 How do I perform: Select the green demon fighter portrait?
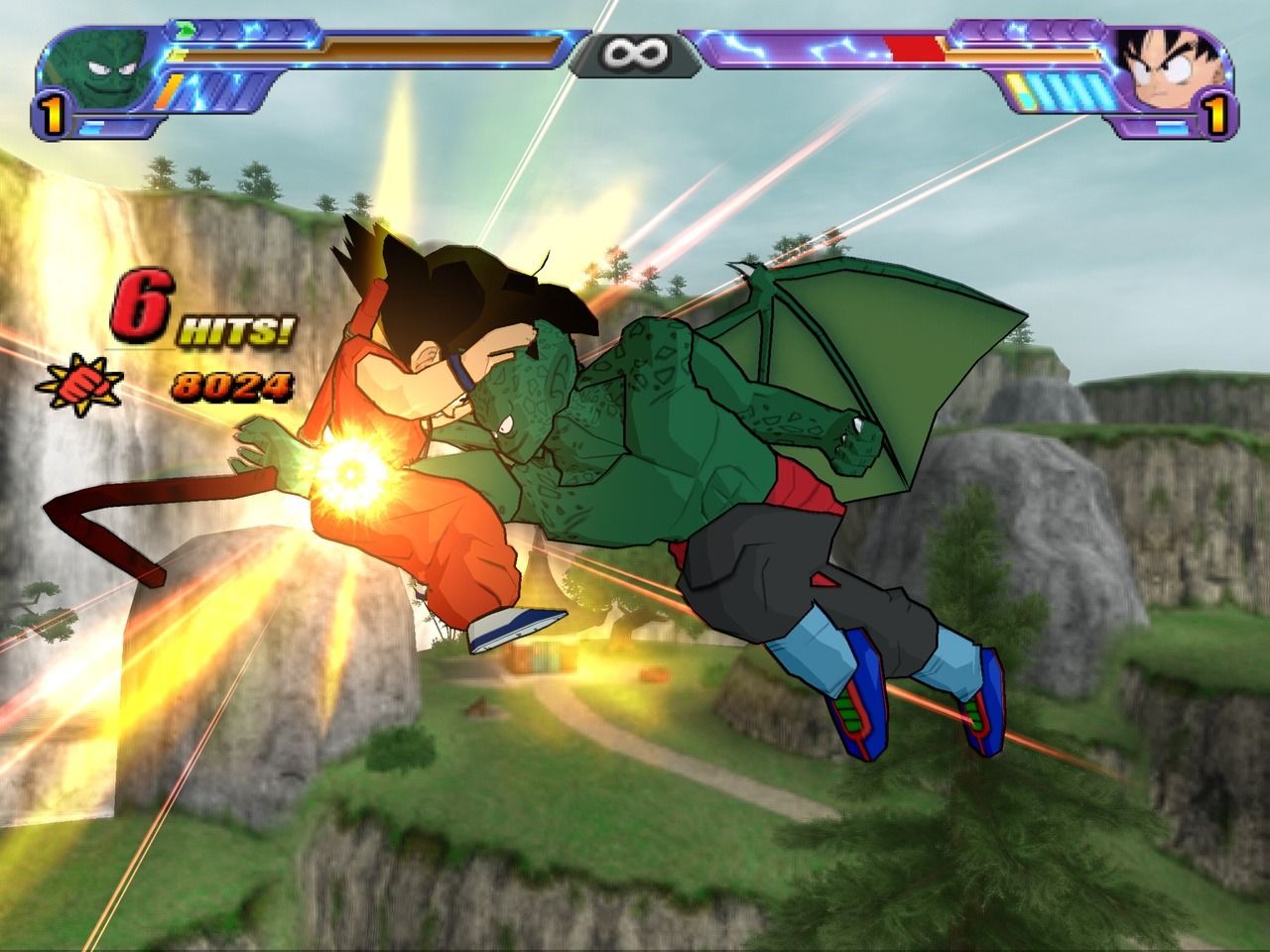click(x=97, y=69)
